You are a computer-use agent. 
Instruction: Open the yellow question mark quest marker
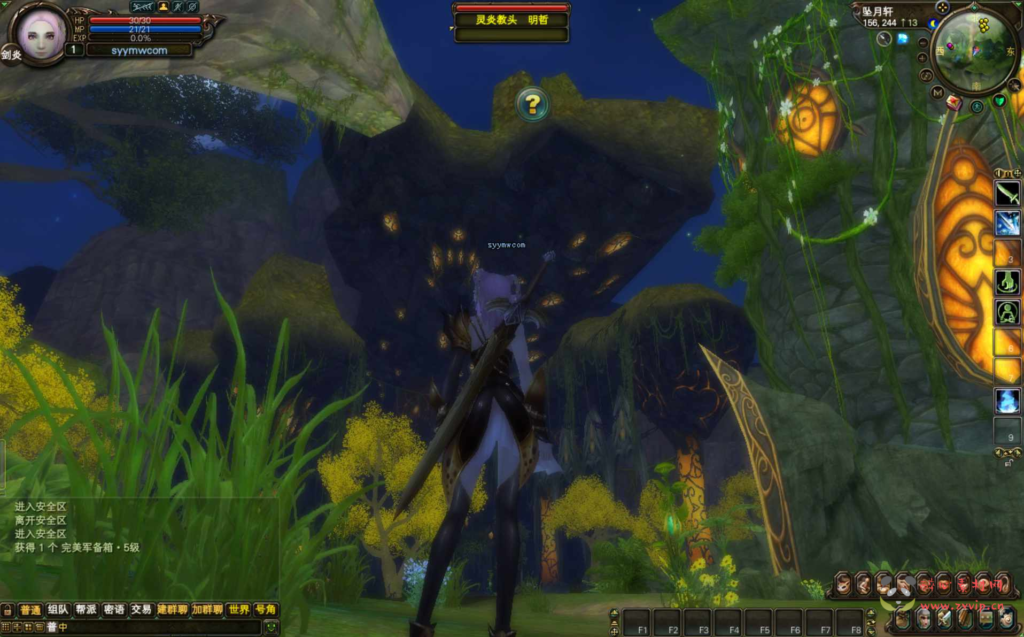pos(533,104)
